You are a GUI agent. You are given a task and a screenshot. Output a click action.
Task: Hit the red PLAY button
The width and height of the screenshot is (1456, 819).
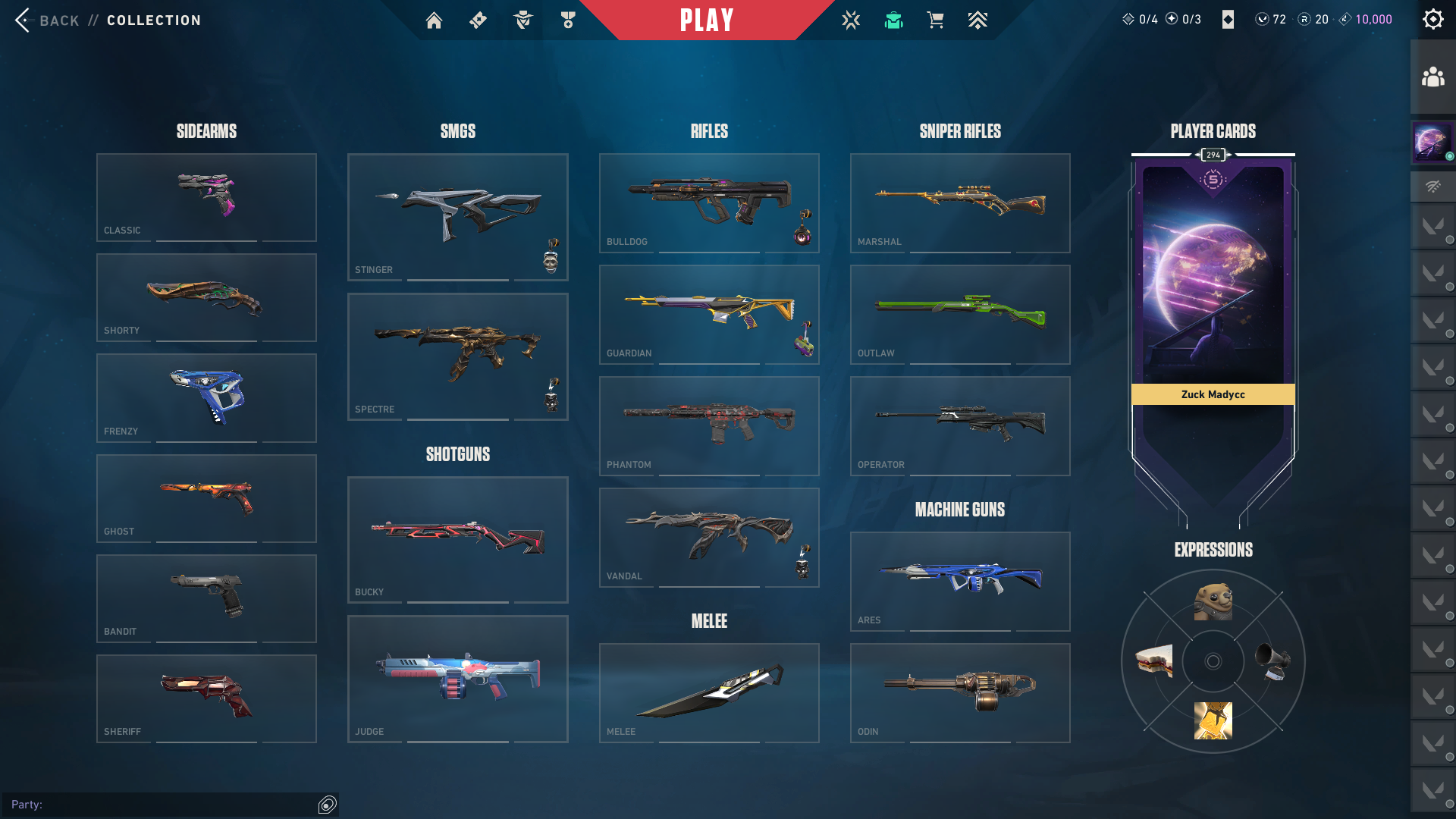(x=707, y=20)
